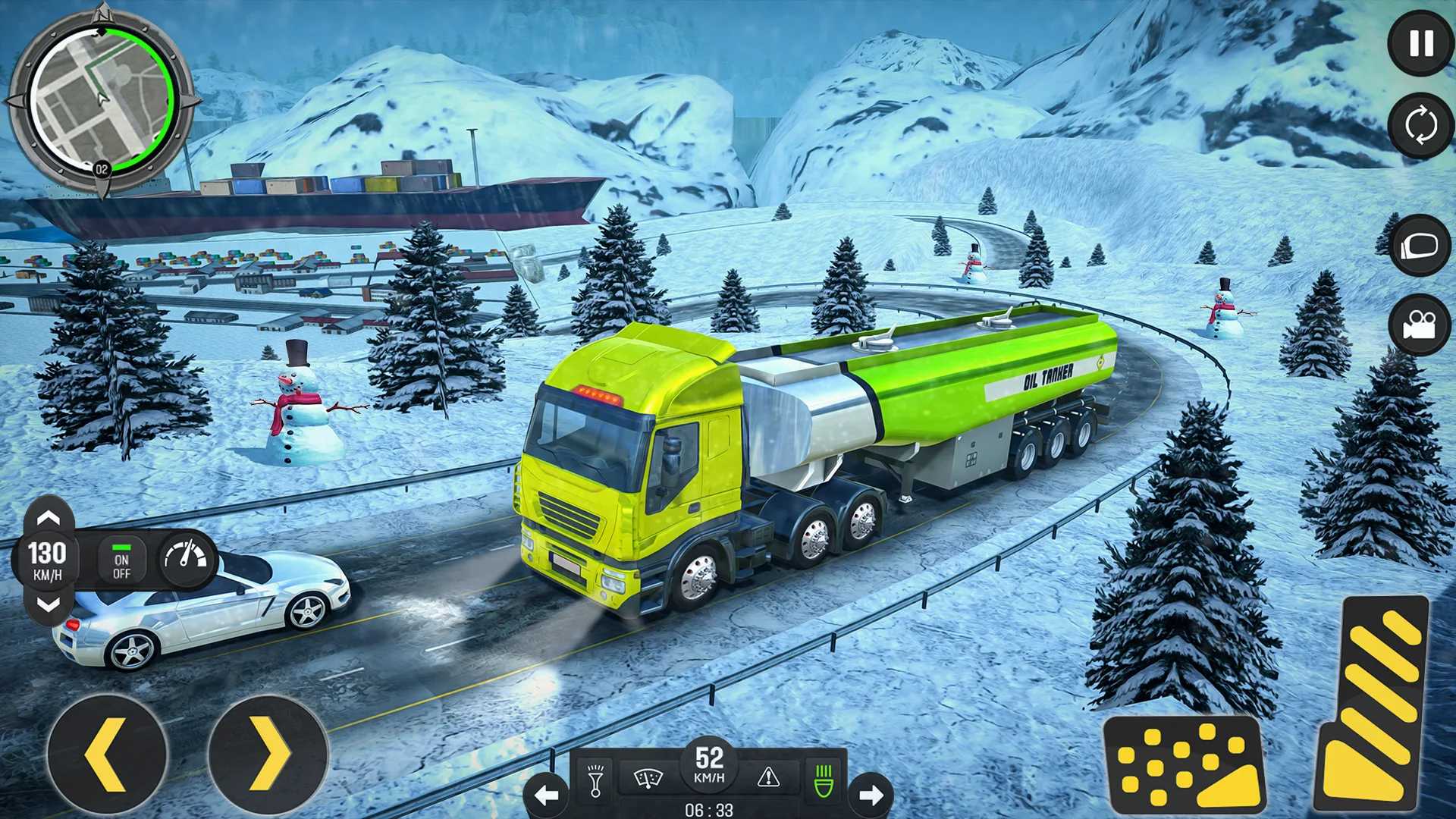Steer left with the yellow arrow
This screenshot has width=1456, height=819.
106,755
